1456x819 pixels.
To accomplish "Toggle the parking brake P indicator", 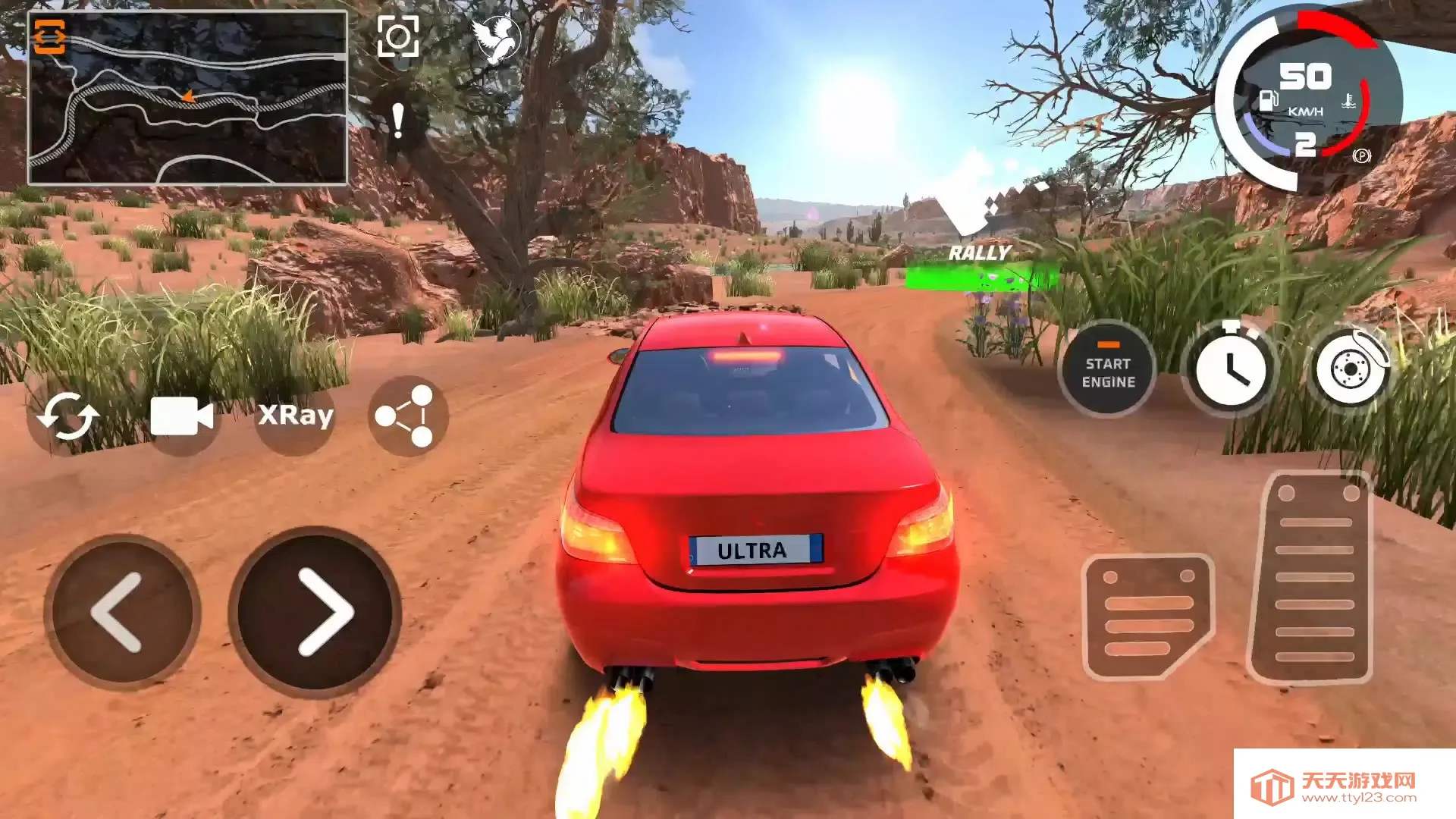I will click(x=1363, y=155).
